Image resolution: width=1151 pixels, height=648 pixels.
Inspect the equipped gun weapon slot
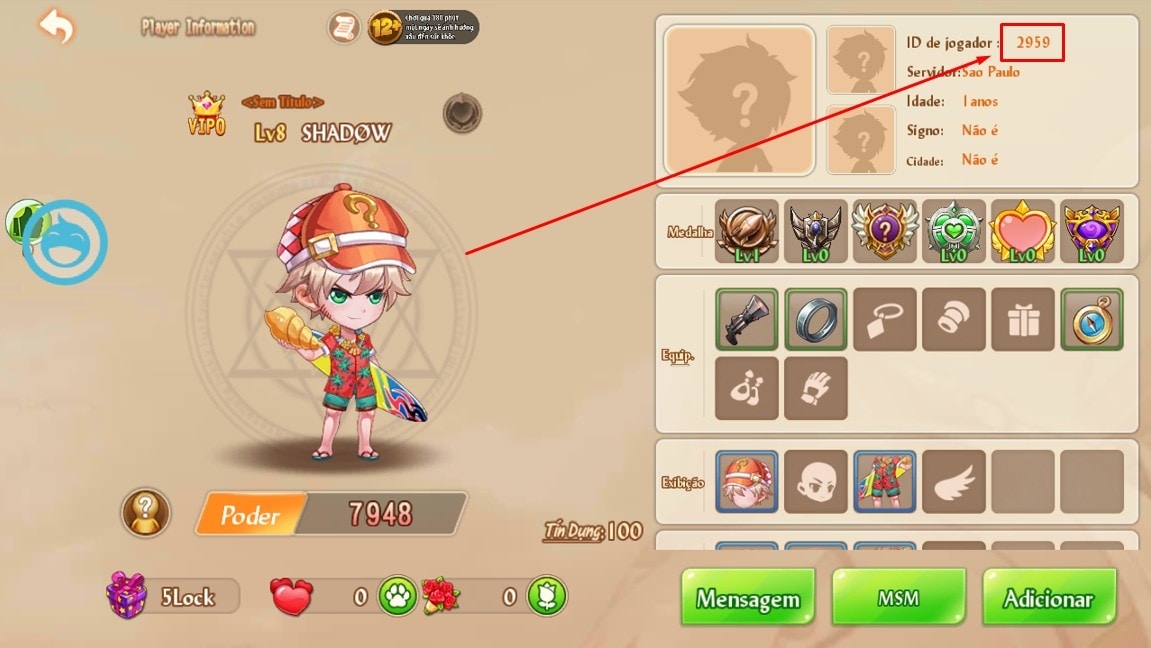point(747,319)
